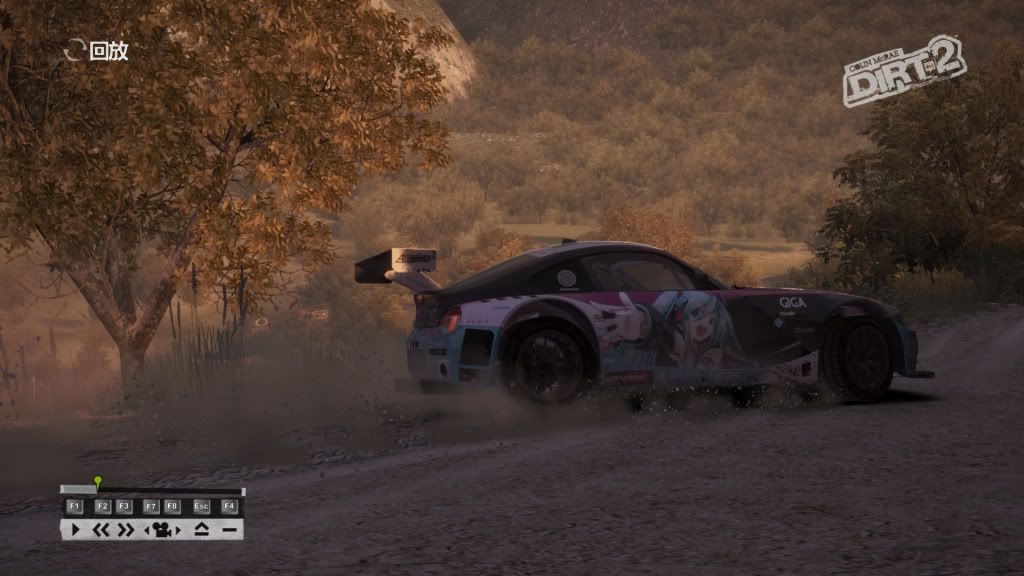Click the green marker on the replay timeline
Screen dimensions: 1024x576
coord(97,482)
